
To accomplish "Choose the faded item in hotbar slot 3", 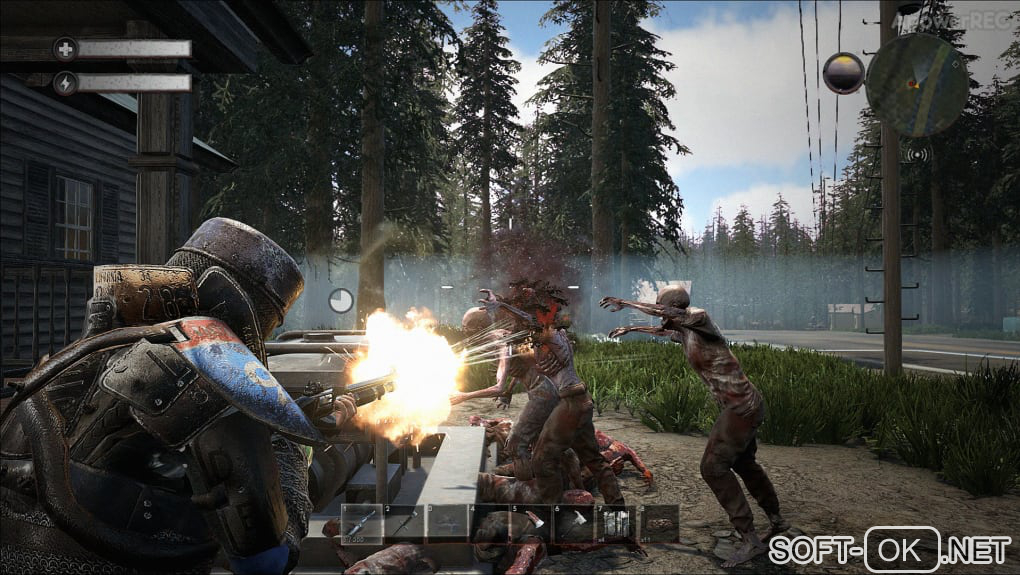I will 447,523.
